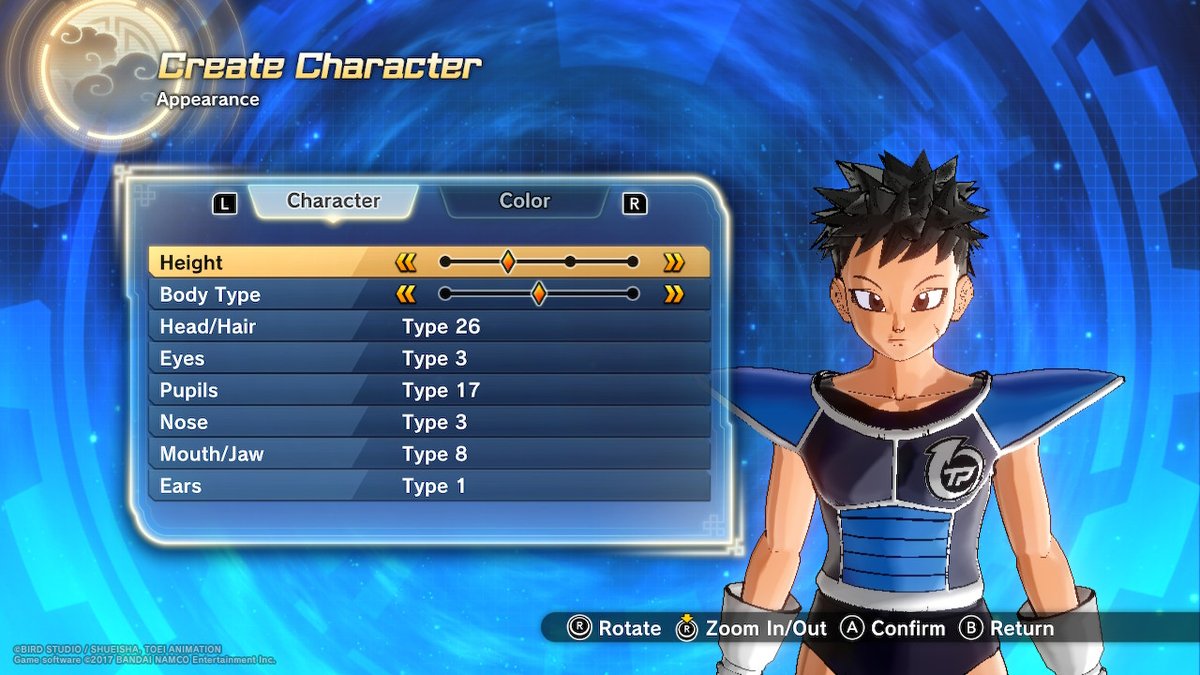1200x675 pixels.
Task: Increase Body Type with right arrows
Action: (x=674, y=294)
